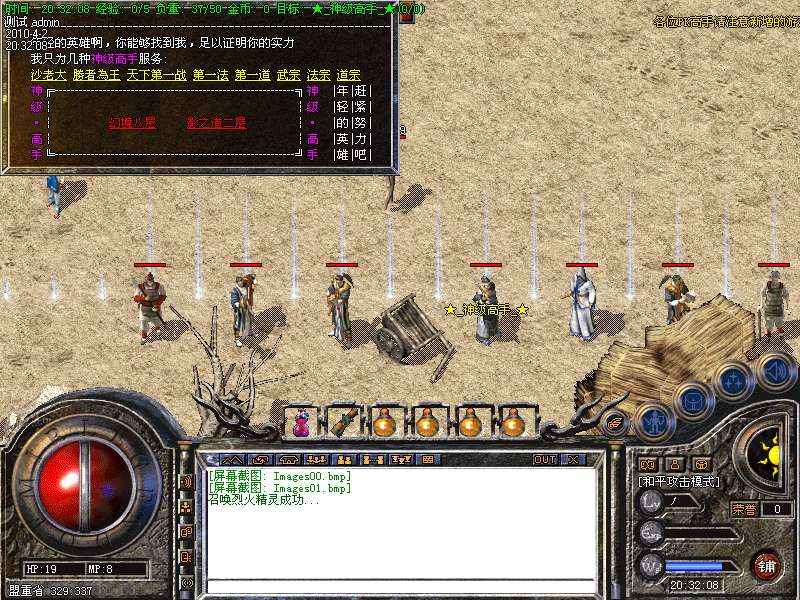Pick the 天下第一战 option
Viewport: 800px width, 600px height.
click(x=155, y=75)
